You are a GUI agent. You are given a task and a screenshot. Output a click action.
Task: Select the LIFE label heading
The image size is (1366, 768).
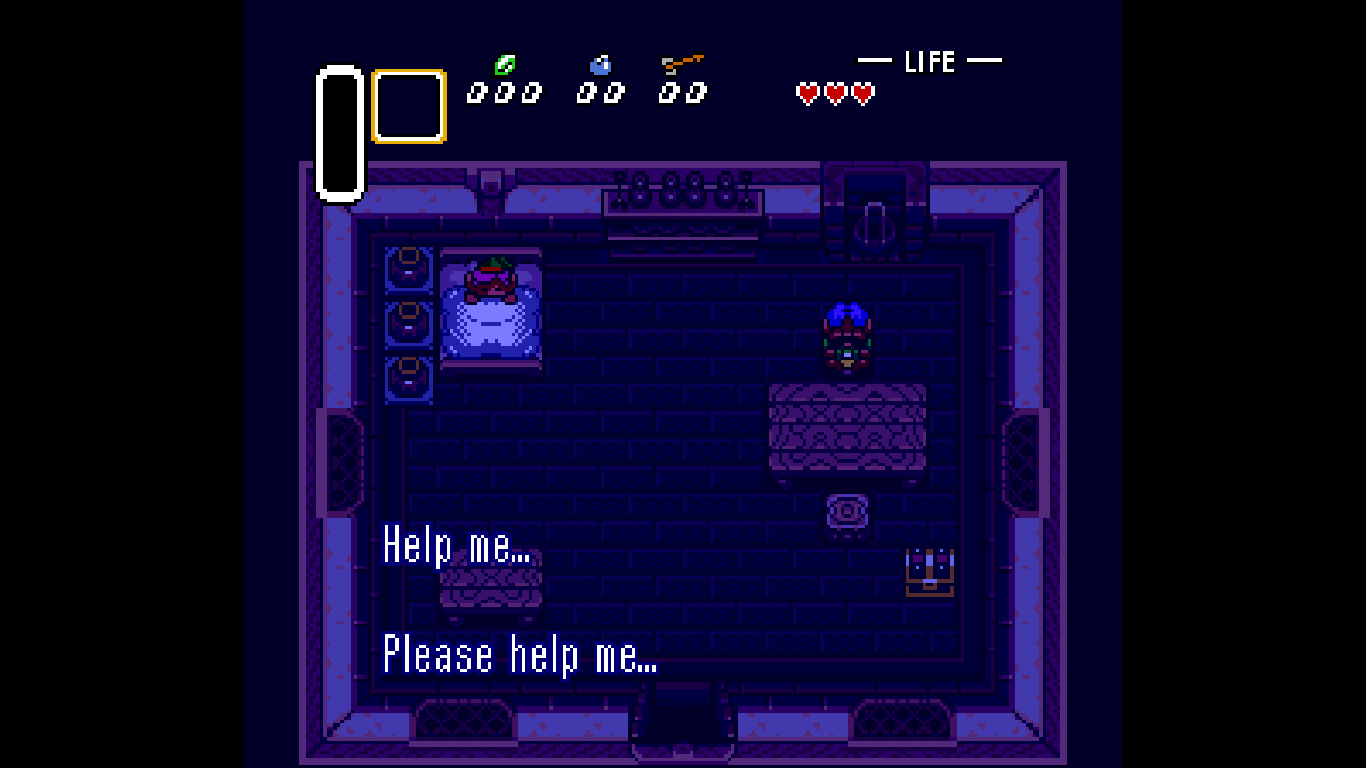click(x=929, y=61)
